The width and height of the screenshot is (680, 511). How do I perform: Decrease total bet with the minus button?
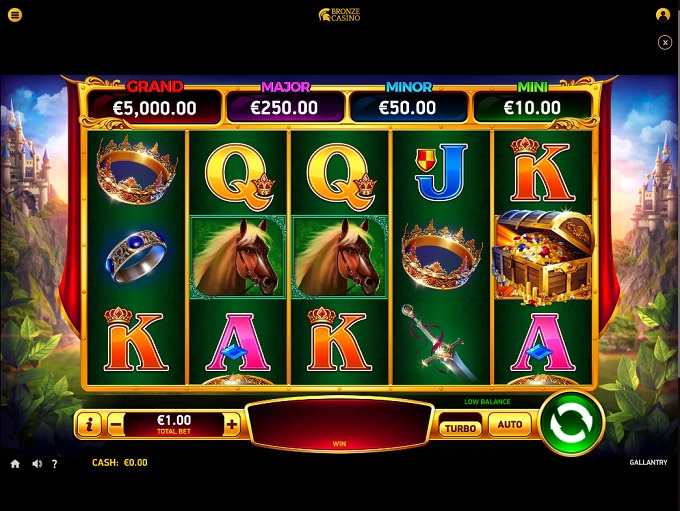click(116, 425)
